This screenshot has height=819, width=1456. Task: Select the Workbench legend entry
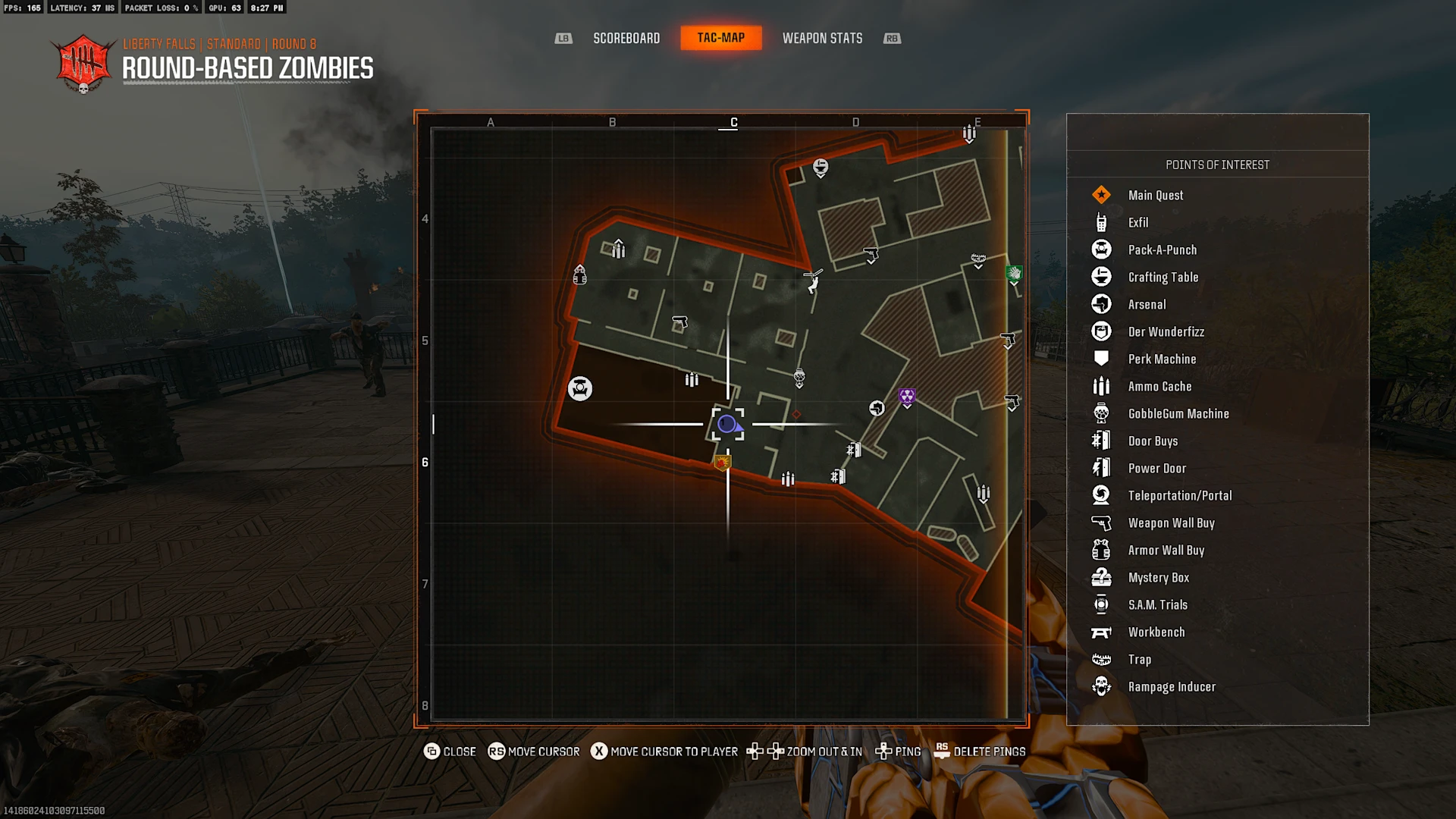click(1156, 632)
